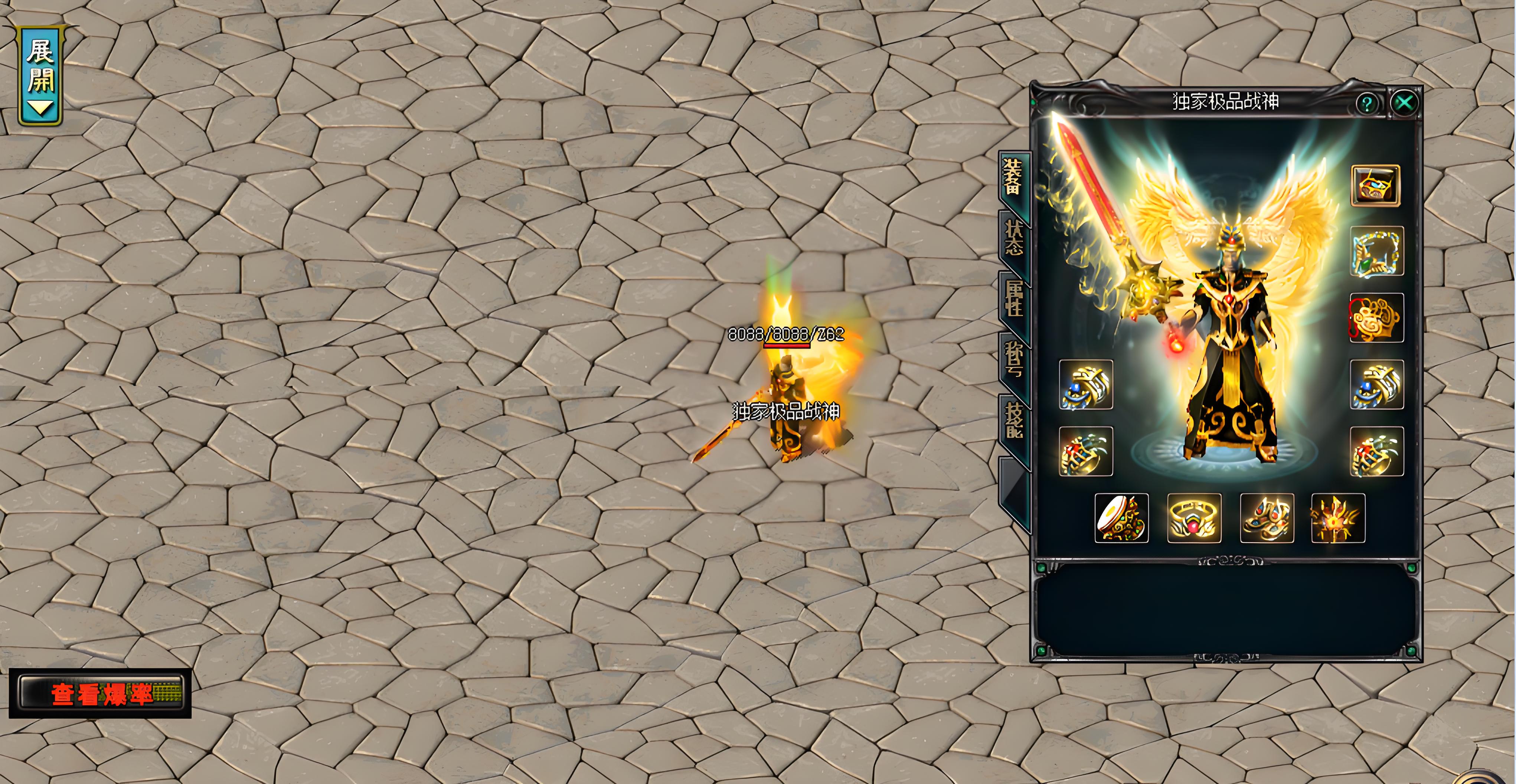Viewport: 1516px width, 784px height.
Task: Expand the 展開 dropdown panel
Action: pyautogui.click(x=40, y=76)
